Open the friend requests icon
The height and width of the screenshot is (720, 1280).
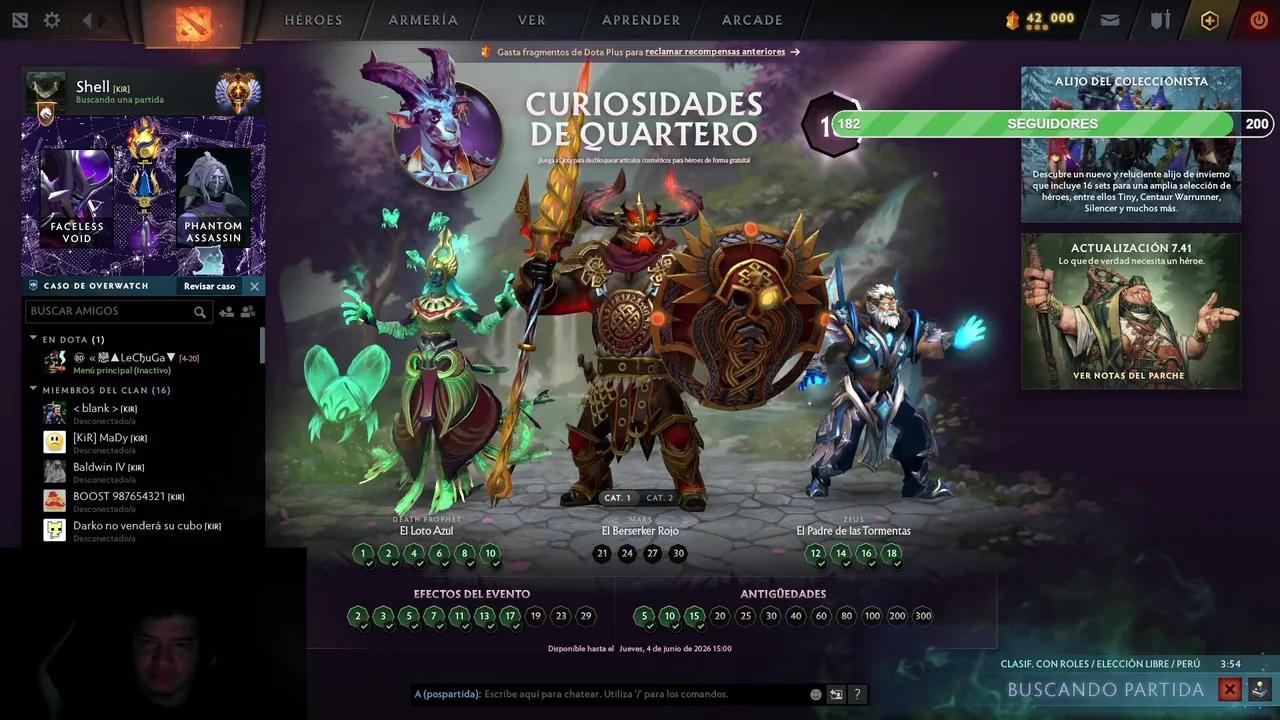248,311
